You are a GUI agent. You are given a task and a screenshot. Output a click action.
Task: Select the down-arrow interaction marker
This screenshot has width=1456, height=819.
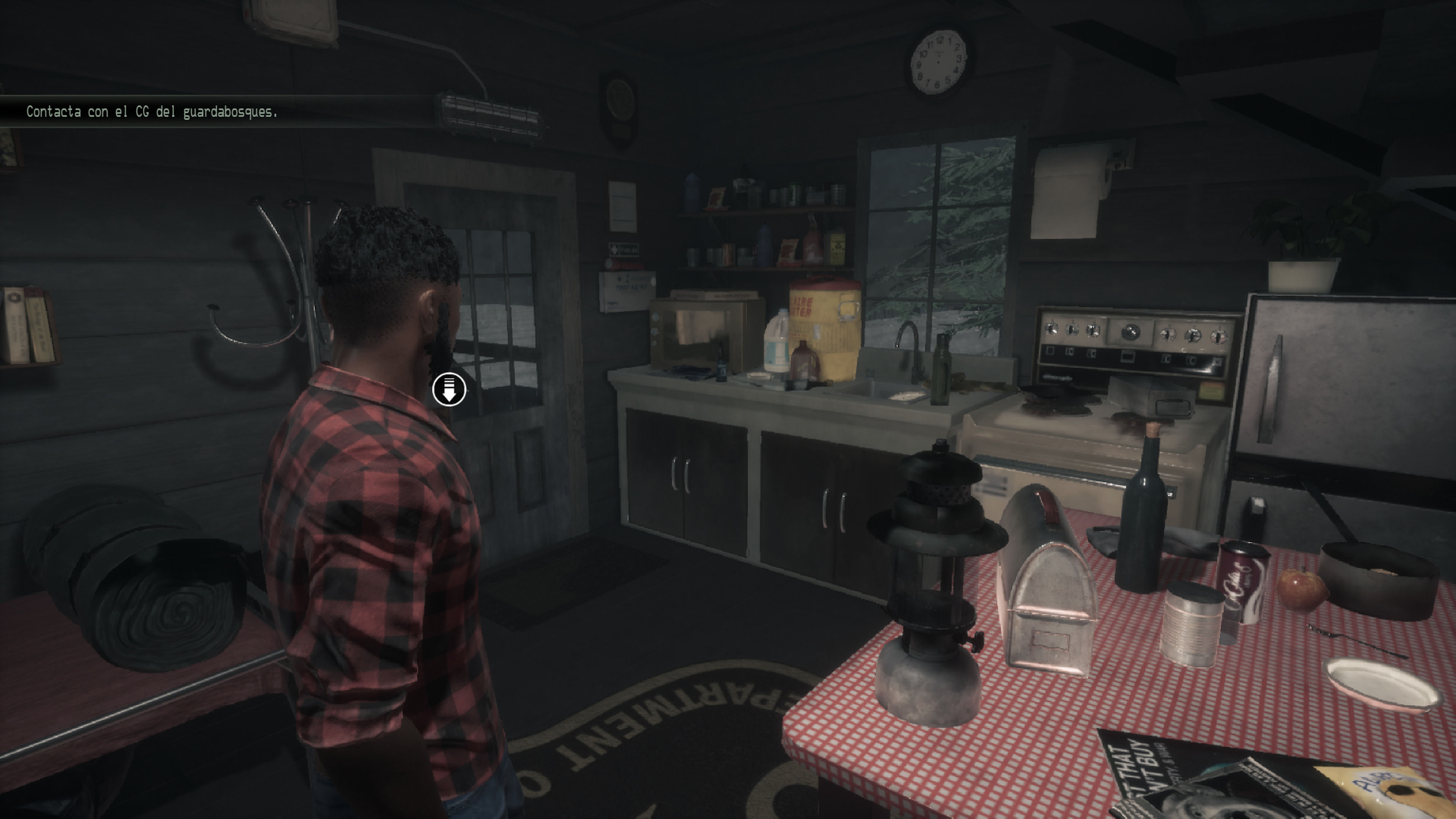449,389
